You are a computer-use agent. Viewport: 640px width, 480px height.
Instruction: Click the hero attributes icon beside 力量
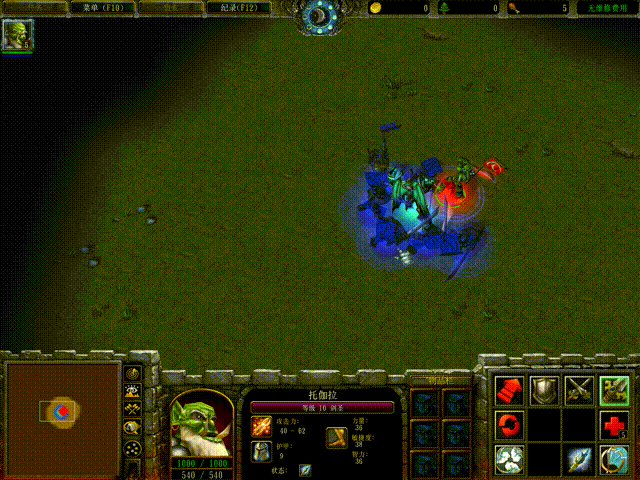pyautogui.click(x=336, y=437)
